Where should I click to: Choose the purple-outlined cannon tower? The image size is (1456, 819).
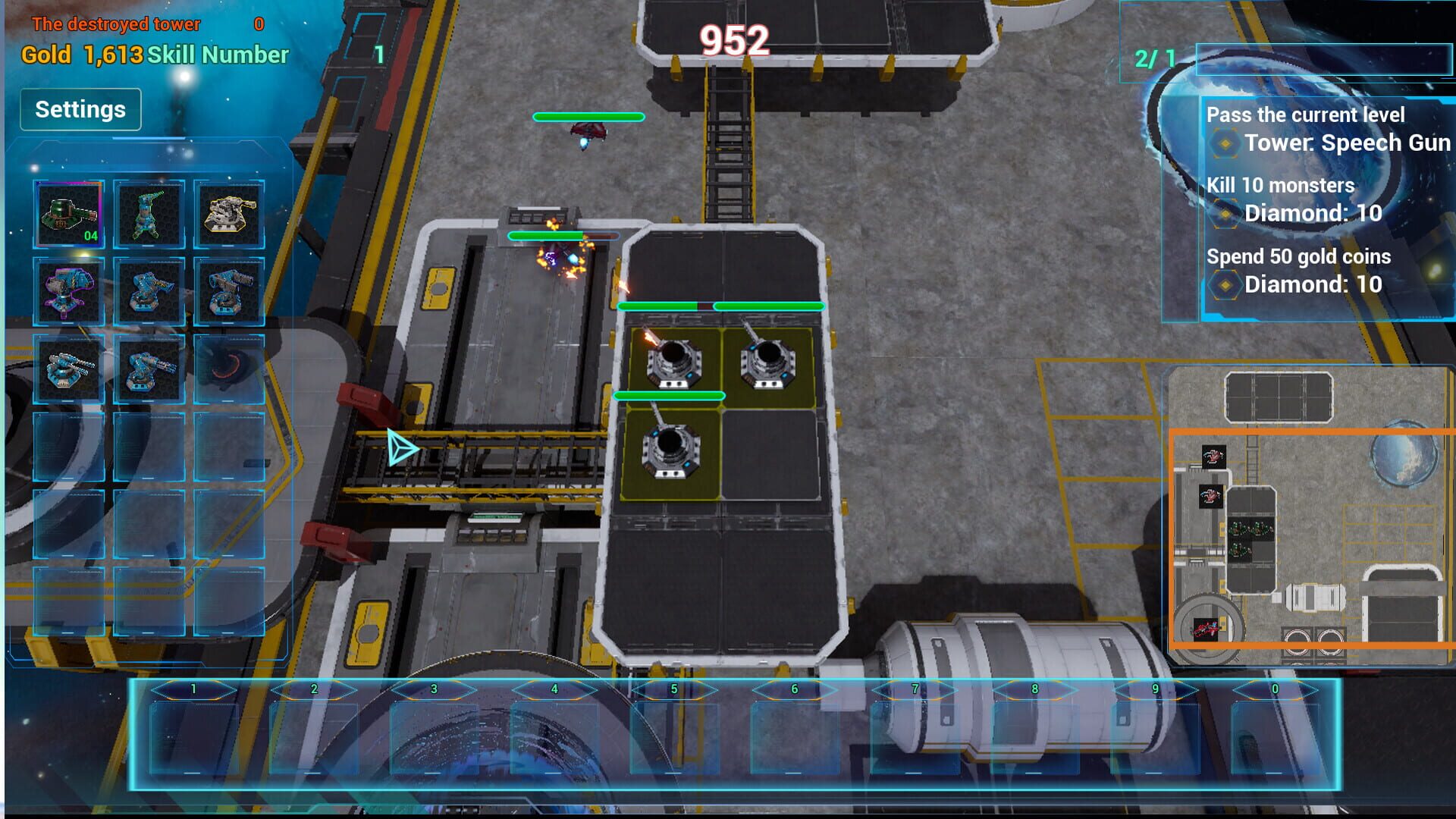click(68, 292)
